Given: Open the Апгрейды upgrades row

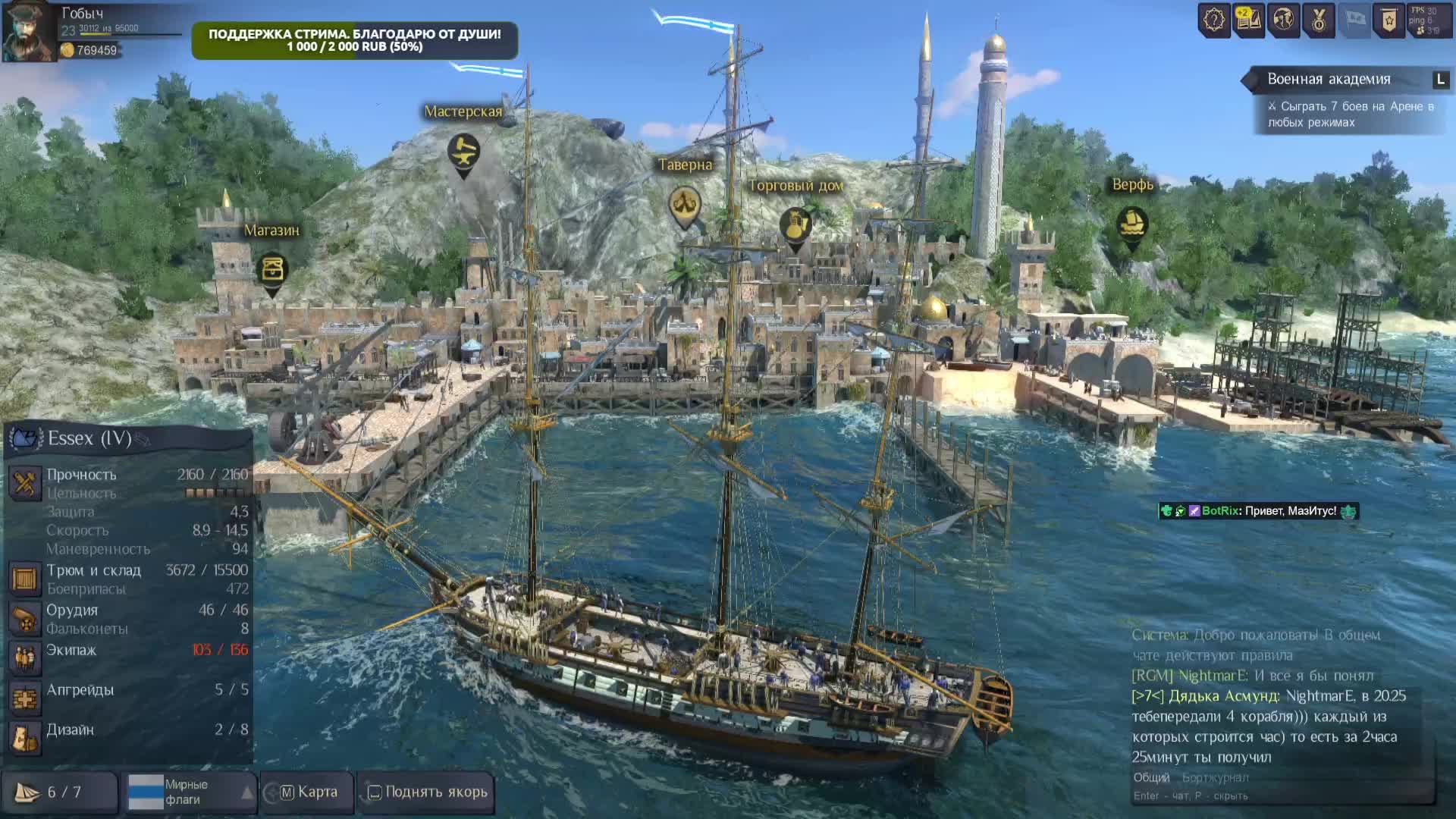Looking at the screenshot, I should pos(129,691).
